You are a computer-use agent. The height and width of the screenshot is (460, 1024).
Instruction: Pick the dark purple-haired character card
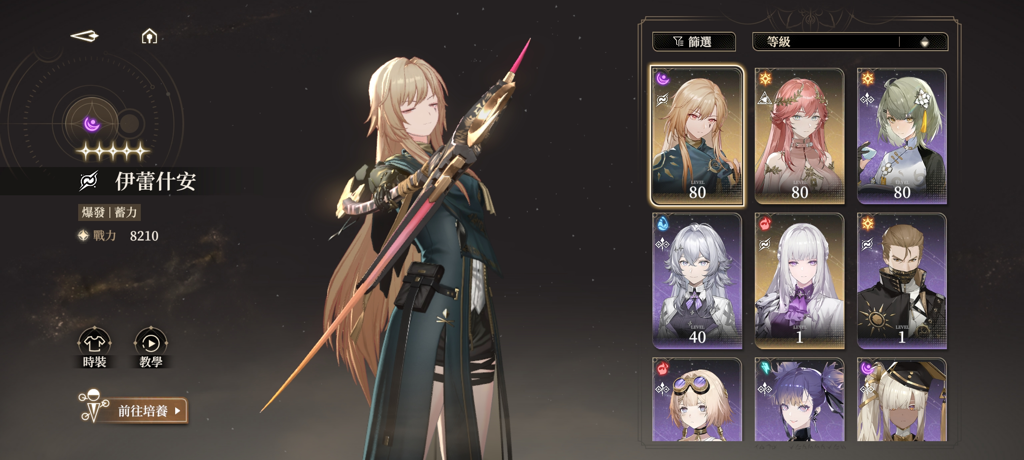(x=799, y=400)
